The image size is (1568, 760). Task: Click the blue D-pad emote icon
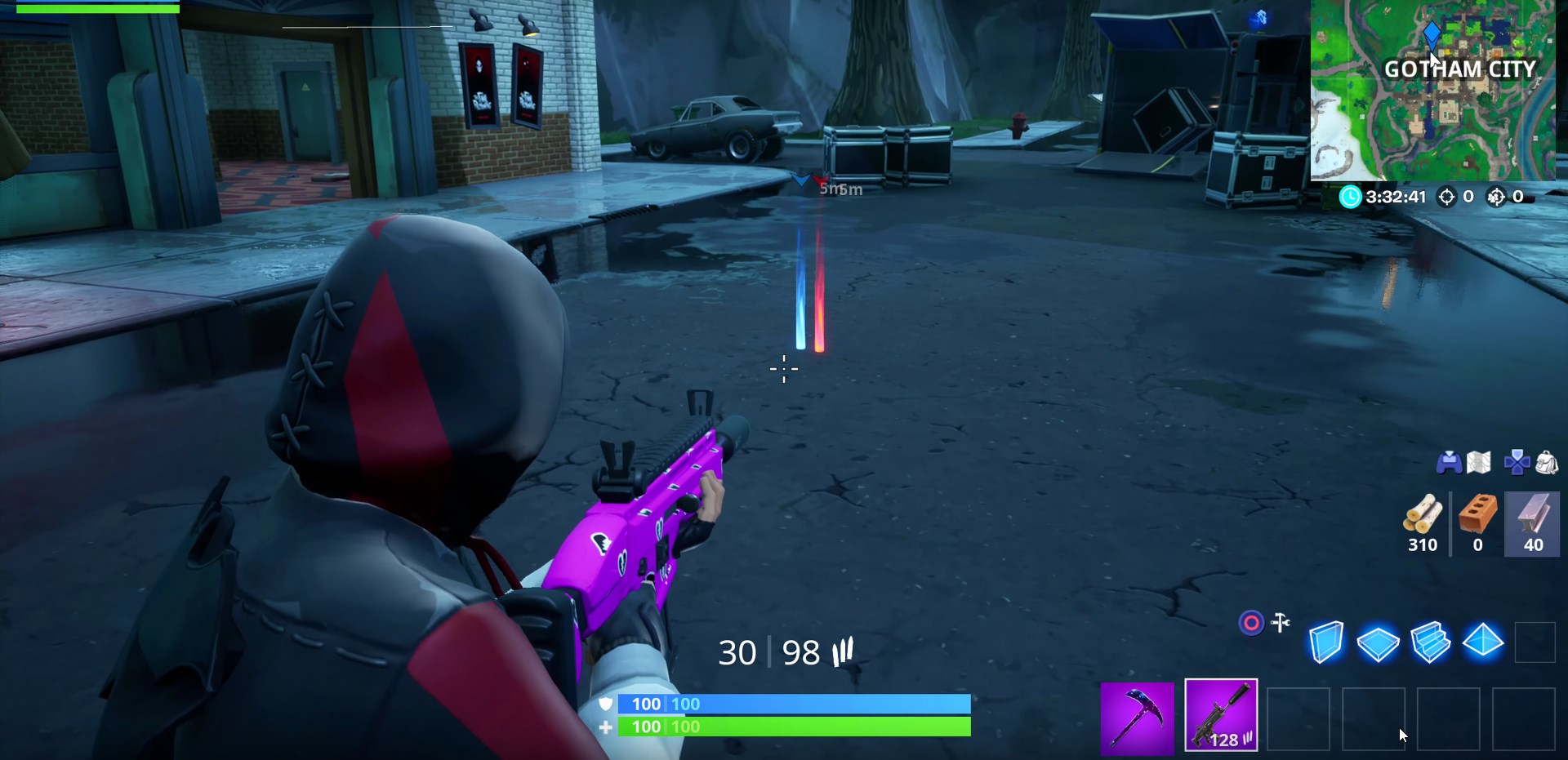coord(1517,461)
